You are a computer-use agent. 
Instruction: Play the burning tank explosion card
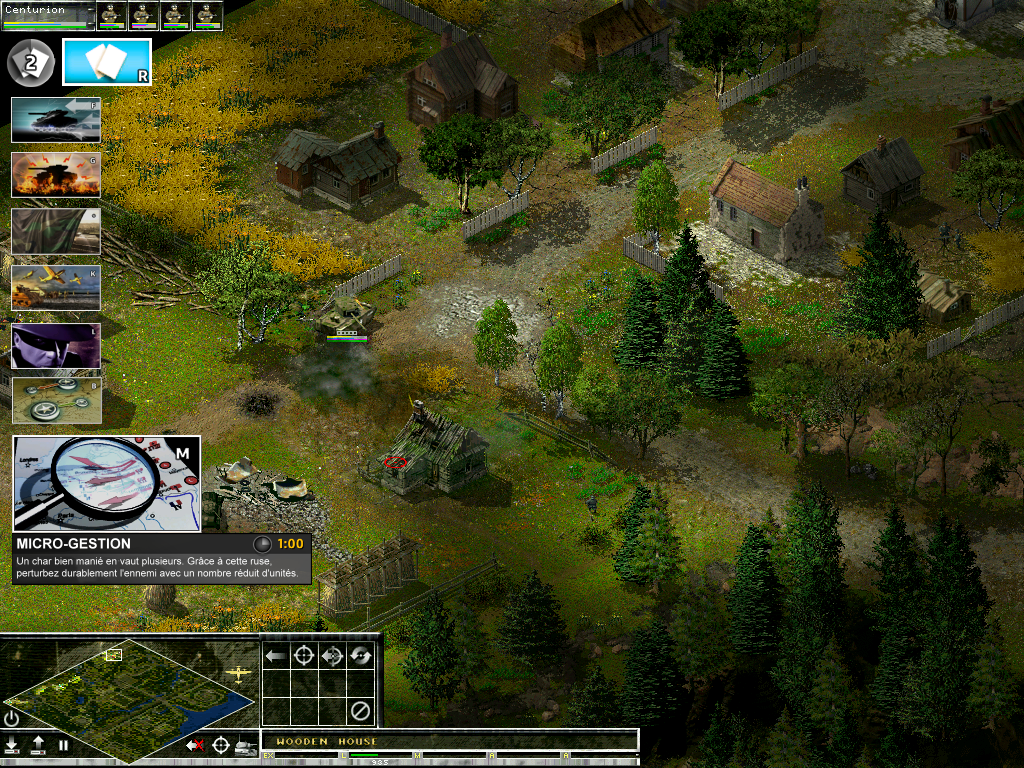56,175
